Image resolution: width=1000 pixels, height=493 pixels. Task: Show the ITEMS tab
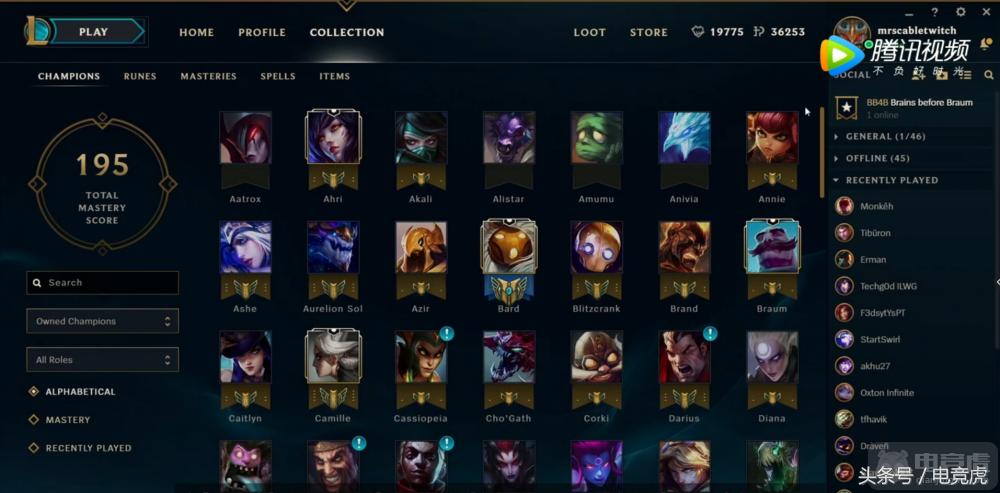[x=335, y=76]
